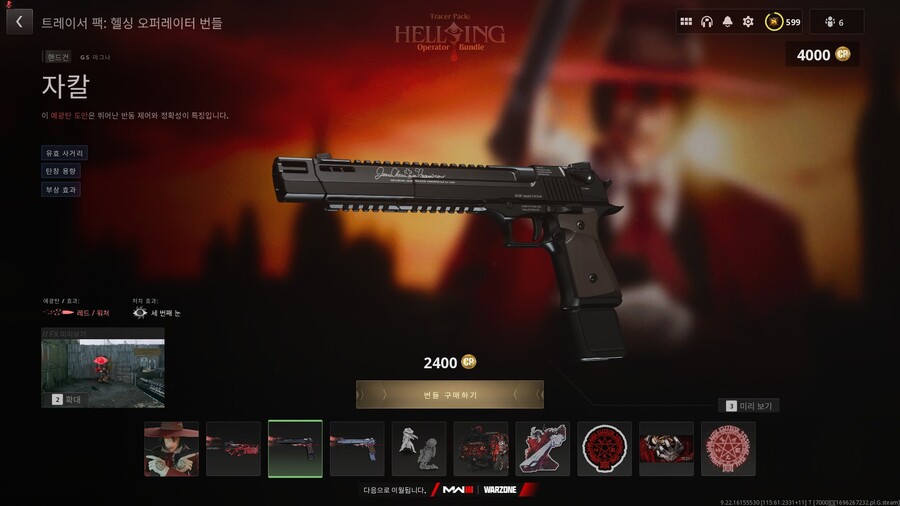Open the grid menu icon
This screenshot has width=900, height=506.
coord(686,22)
